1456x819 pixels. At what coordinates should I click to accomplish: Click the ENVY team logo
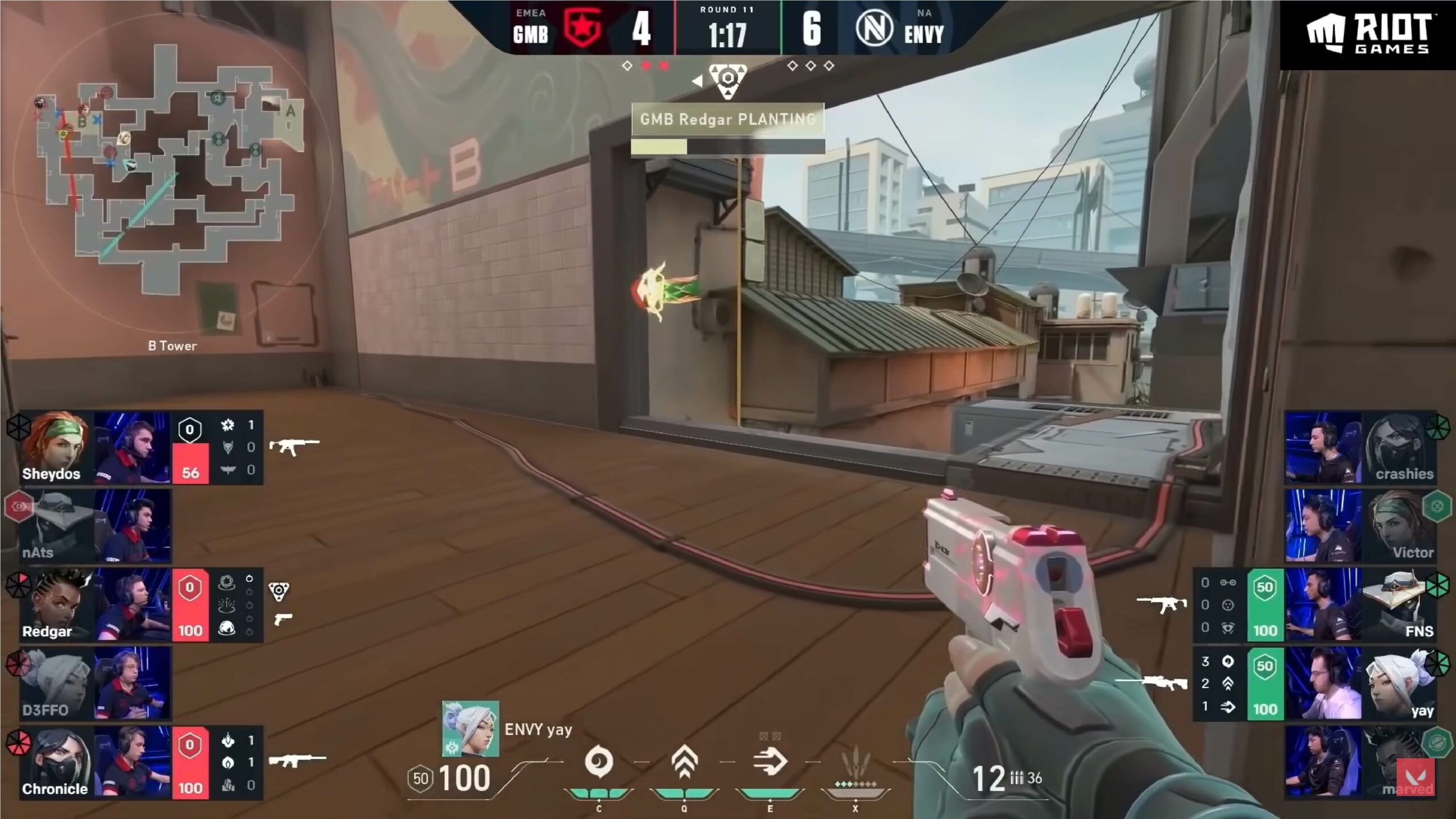pos(874,28)
